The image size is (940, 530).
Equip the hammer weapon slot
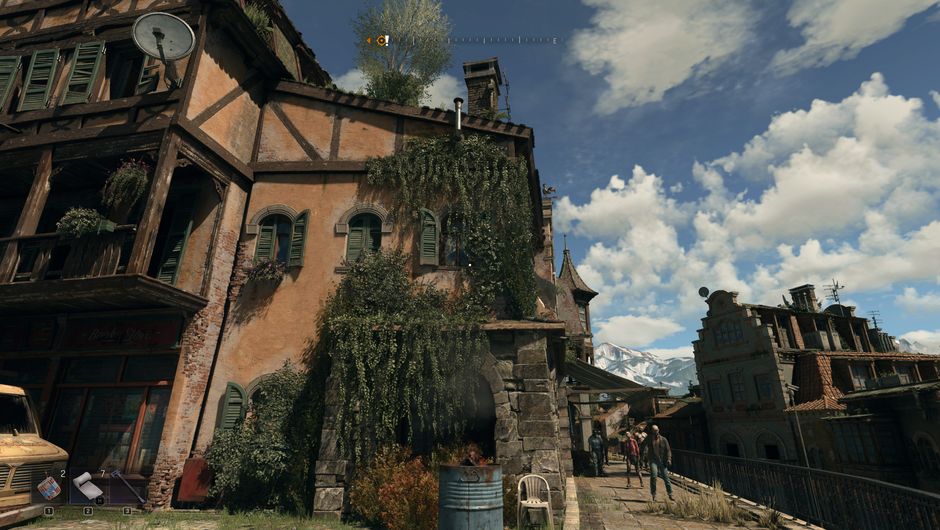click(x=128, y=487)
